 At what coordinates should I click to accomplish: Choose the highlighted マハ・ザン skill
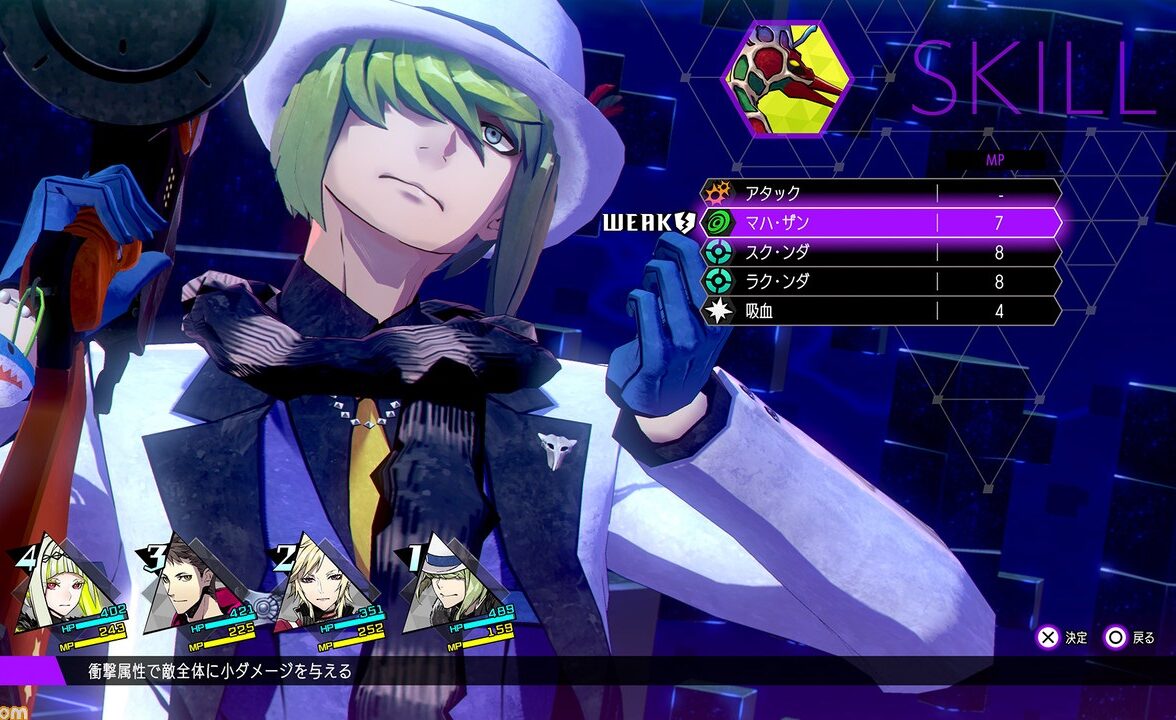point(880,222)
